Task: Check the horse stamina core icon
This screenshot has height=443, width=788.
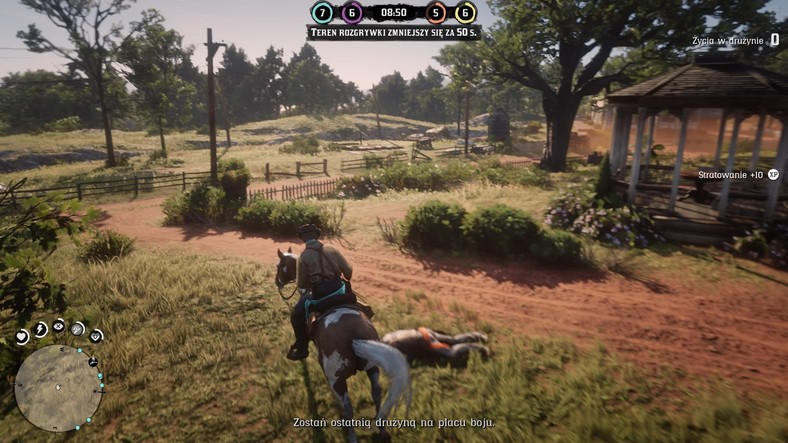Action: pyautogui.click(x=78, y=328)
